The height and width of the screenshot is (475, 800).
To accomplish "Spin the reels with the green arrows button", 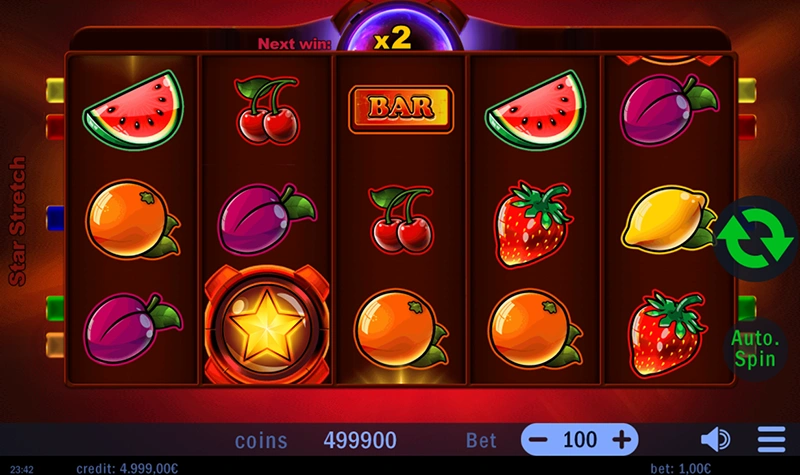I will pos(755,236).
